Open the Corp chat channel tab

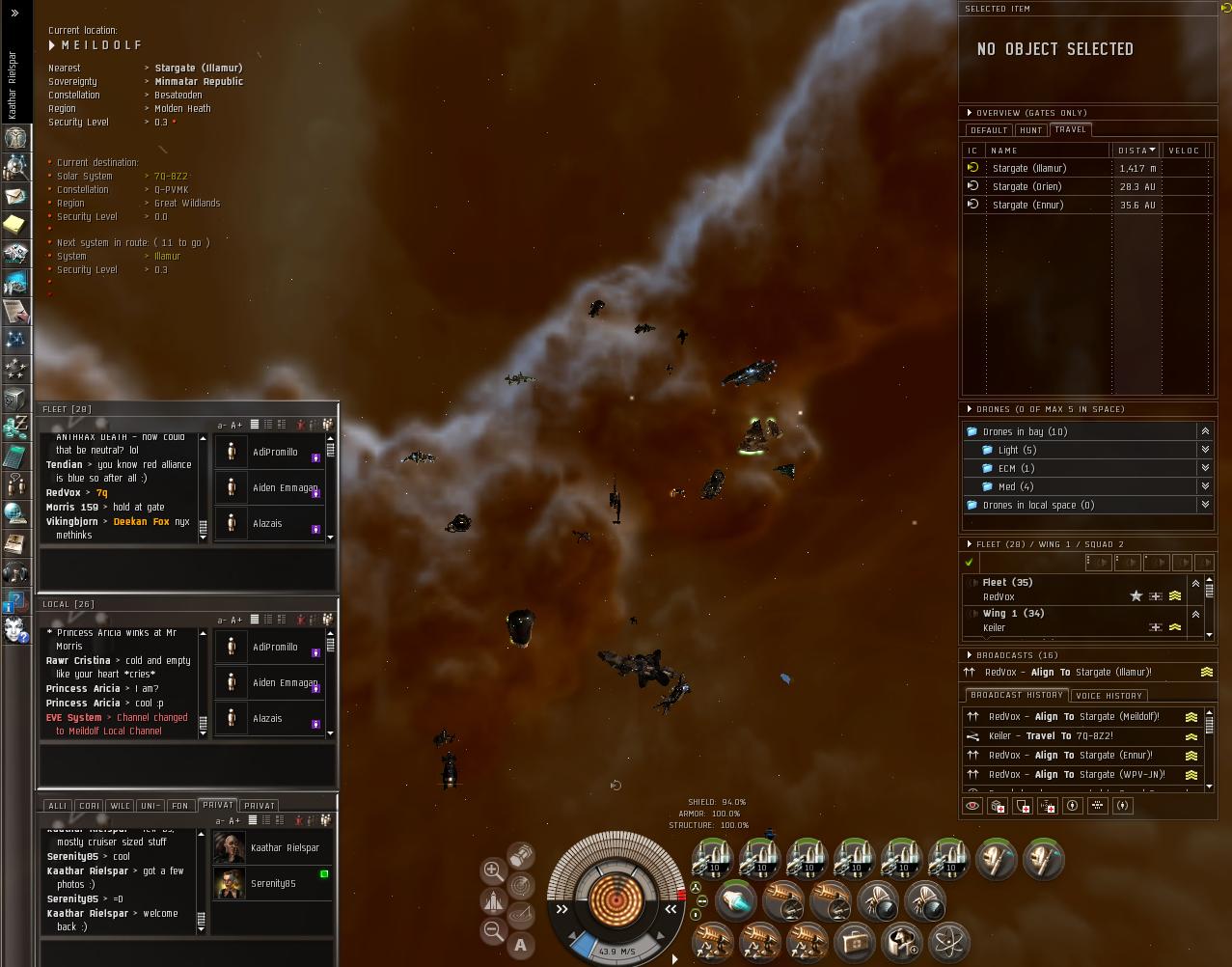point(89,806)
